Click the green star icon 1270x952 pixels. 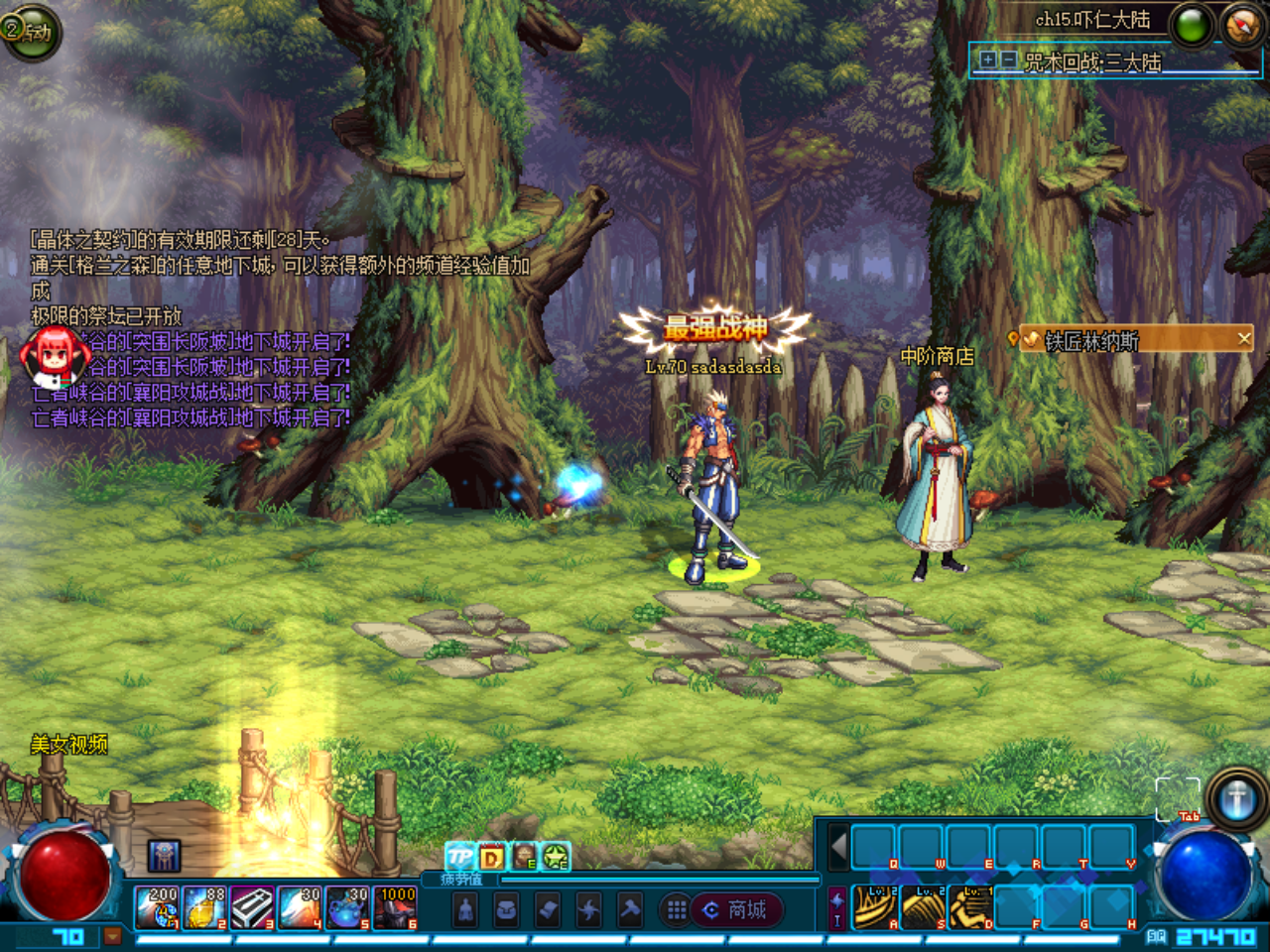pyautogui.click(x=556, y=856)
